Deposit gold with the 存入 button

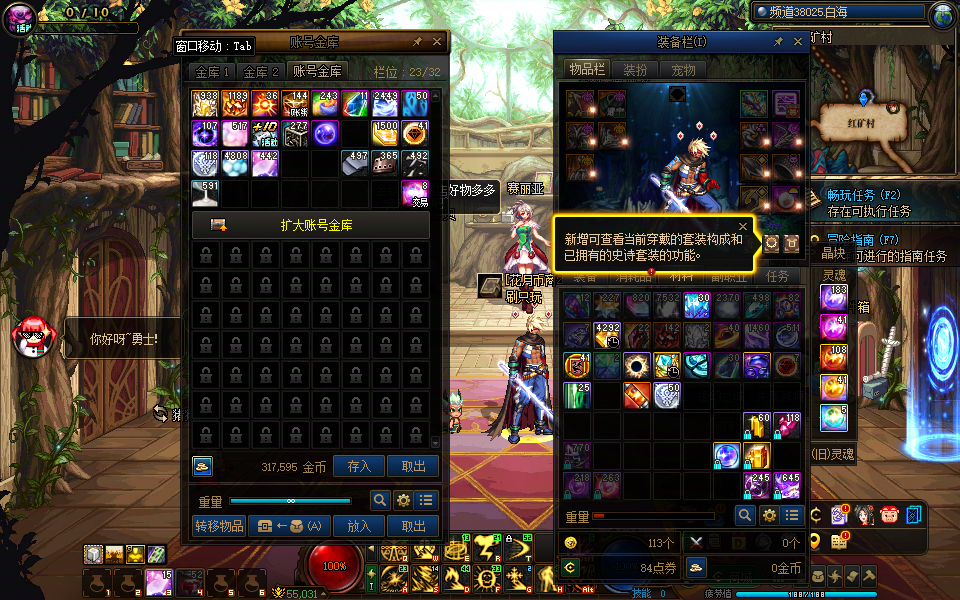tap(358, 466)
